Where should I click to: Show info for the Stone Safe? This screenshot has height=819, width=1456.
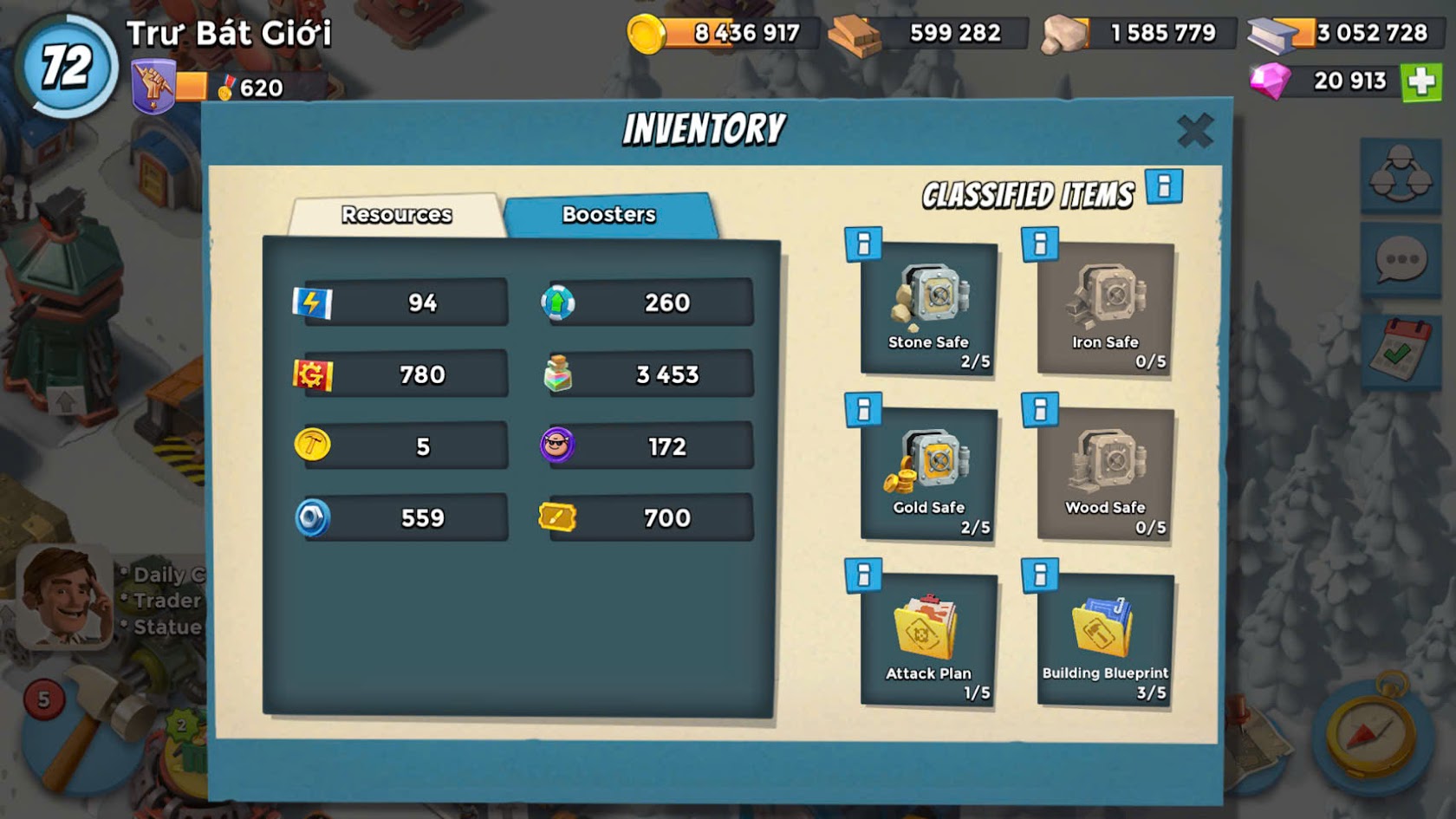point(863,244)
